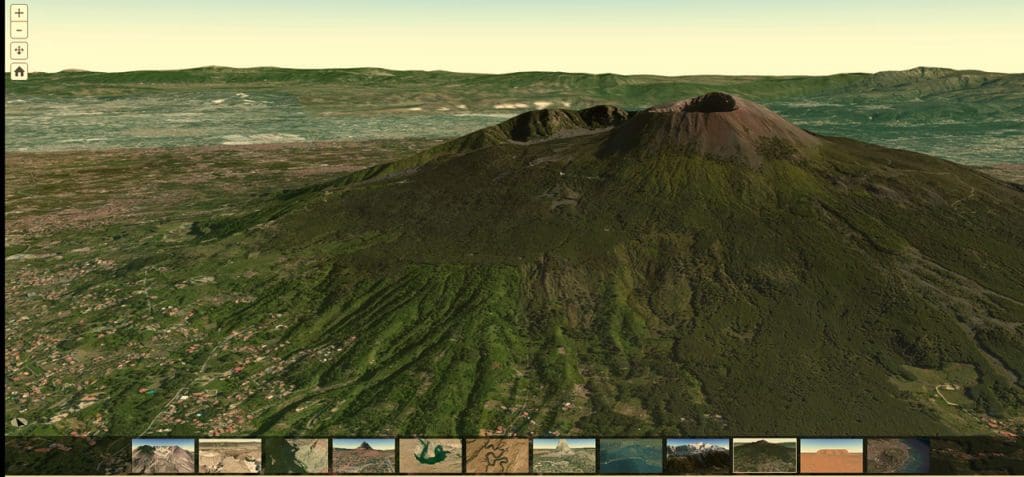This screenshot has height=477, width=1024.
Task: Choose the winding river meanders thumbnail
Action: click(x=497, y=456)
